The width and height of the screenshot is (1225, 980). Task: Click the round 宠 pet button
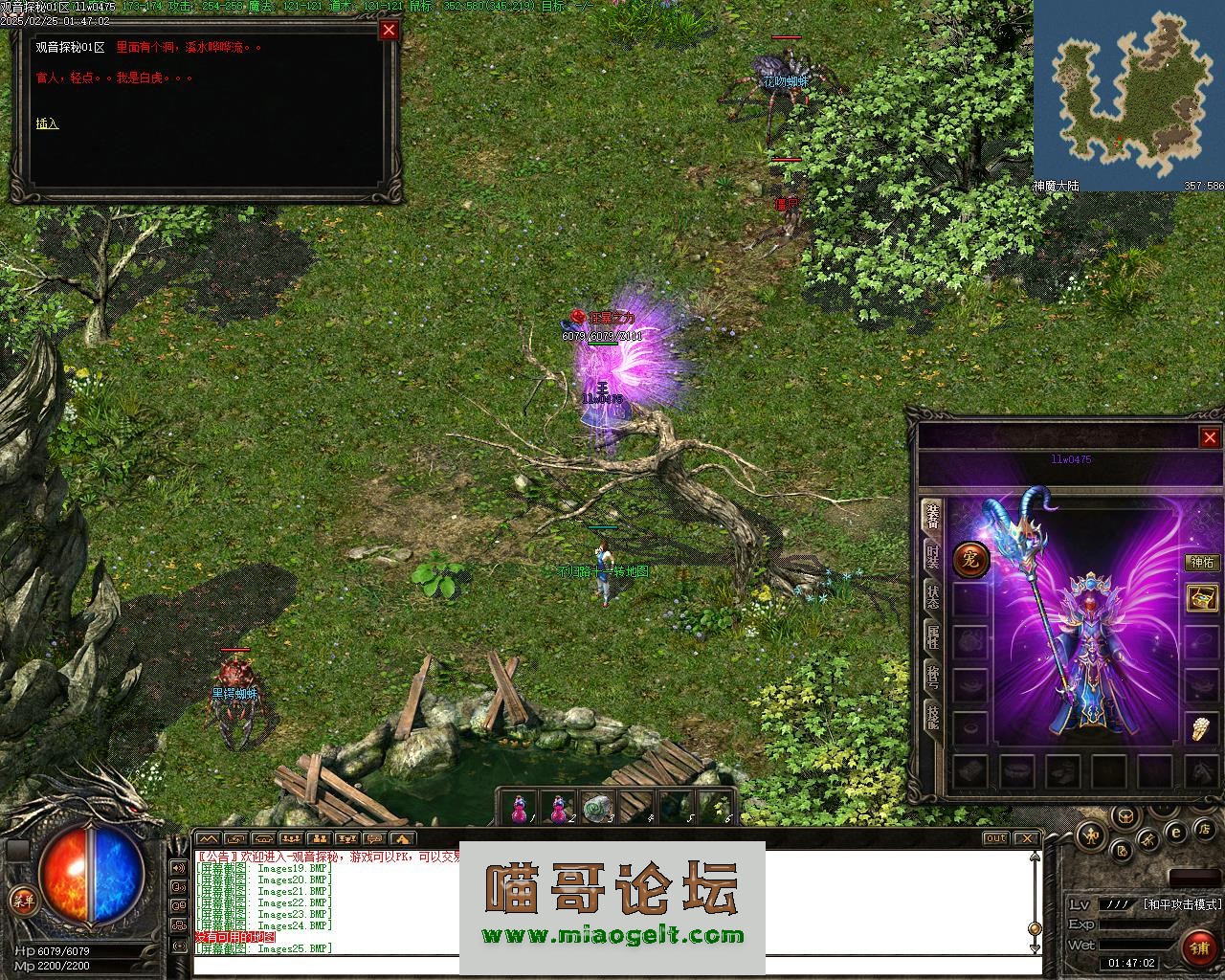970,560
